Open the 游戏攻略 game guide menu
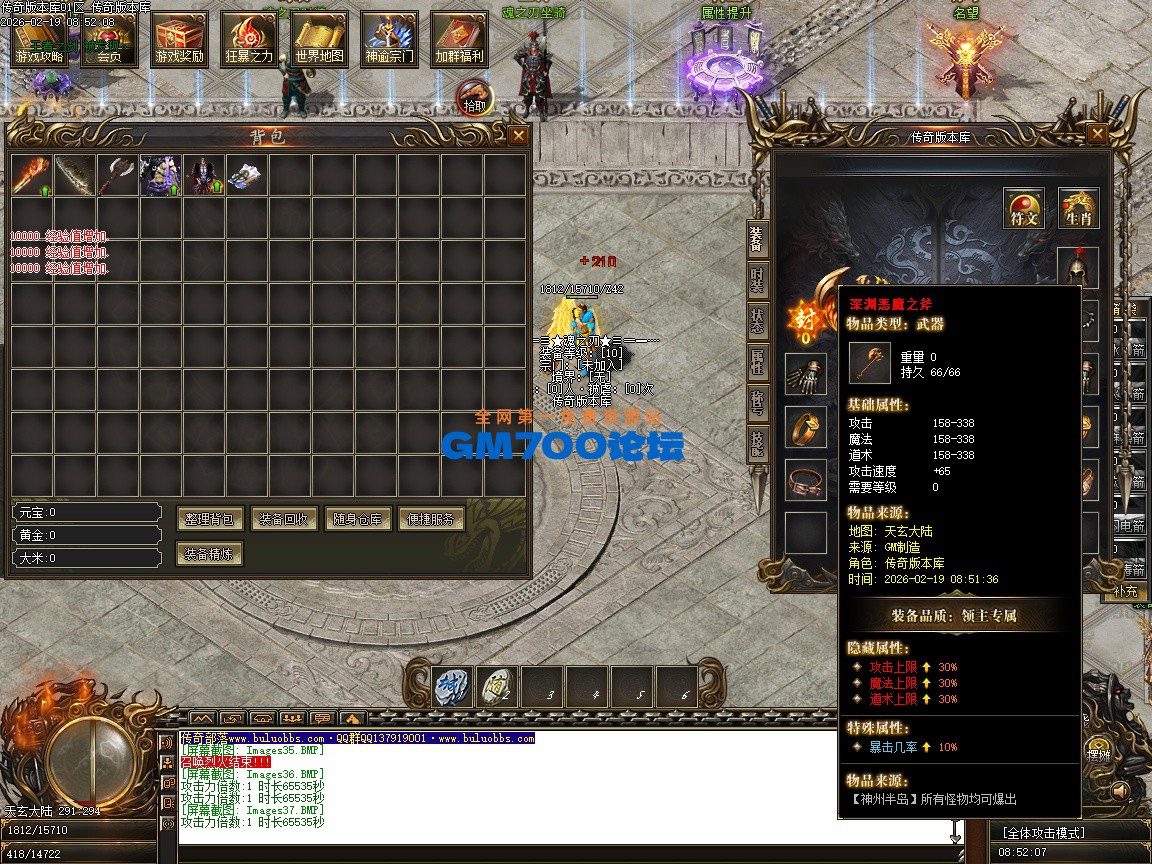Viewport: 1152px width, 864px height. click(39, 40)
